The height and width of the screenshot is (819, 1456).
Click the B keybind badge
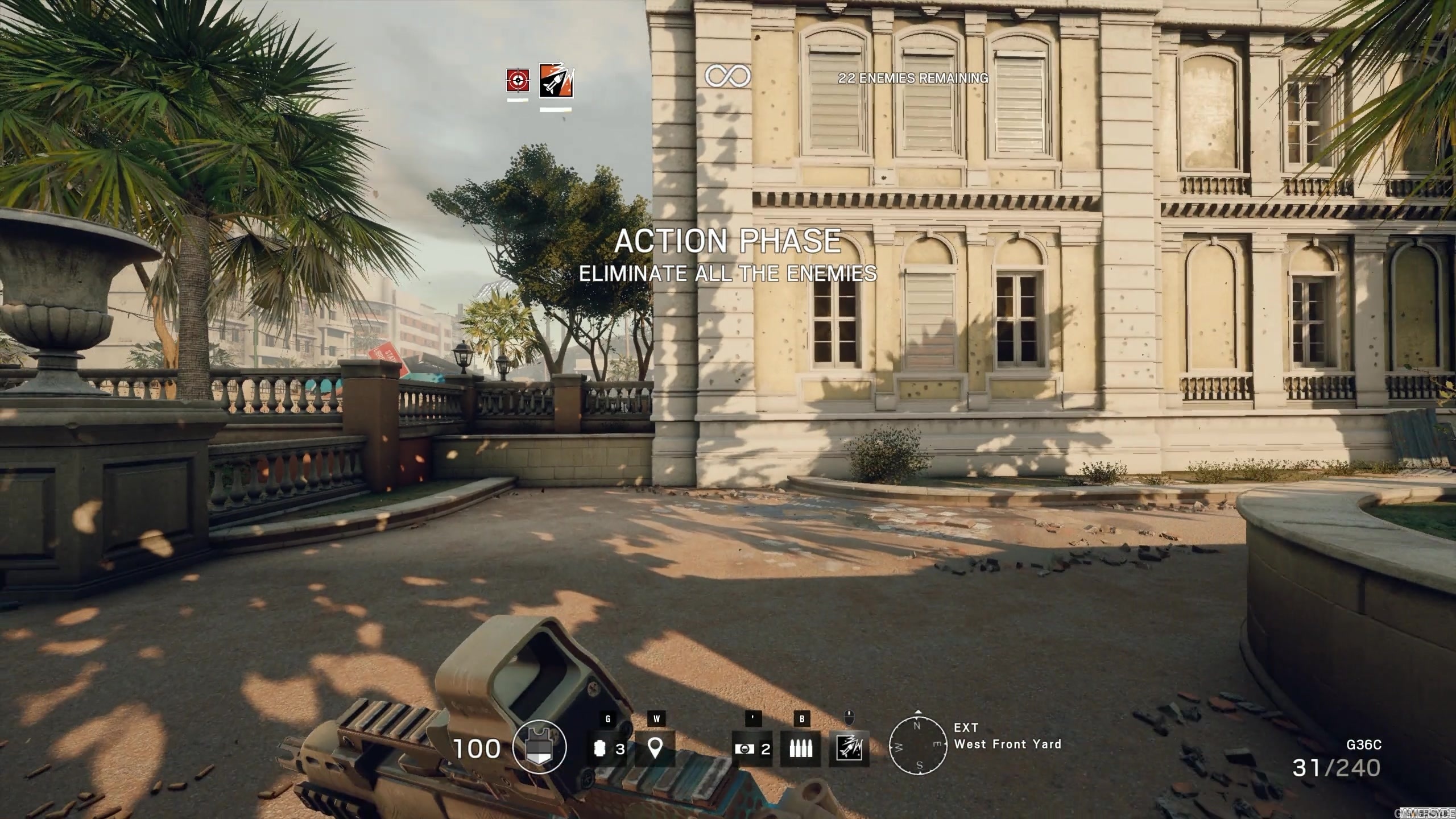pyautogui.click(x=802, y=718)
